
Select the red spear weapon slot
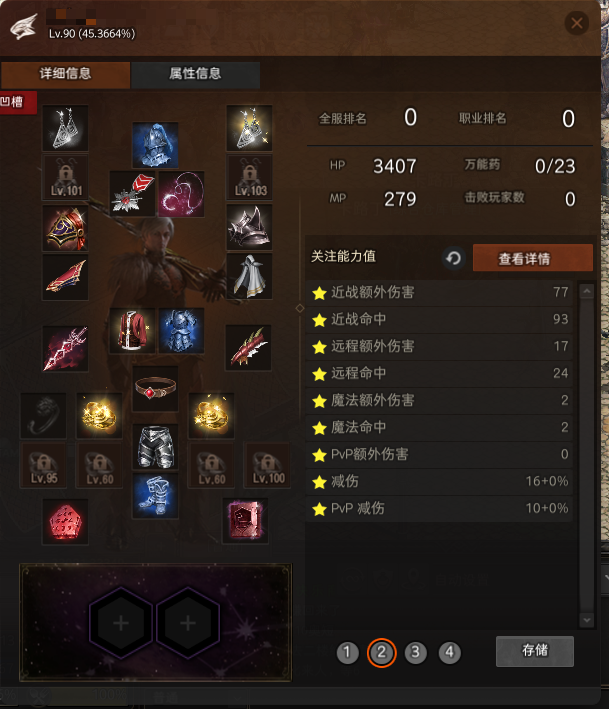[x=65, y=347]
